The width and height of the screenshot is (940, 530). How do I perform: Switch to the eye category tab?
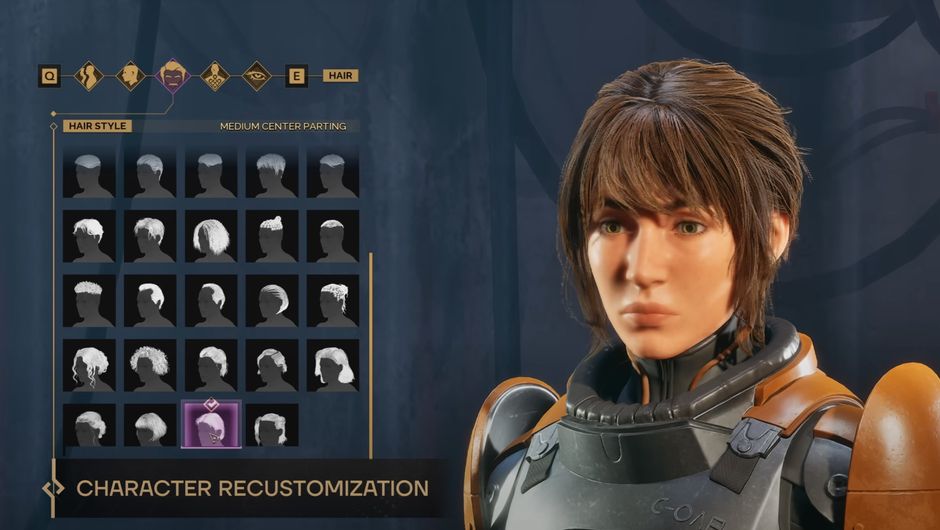coord(257,76)
